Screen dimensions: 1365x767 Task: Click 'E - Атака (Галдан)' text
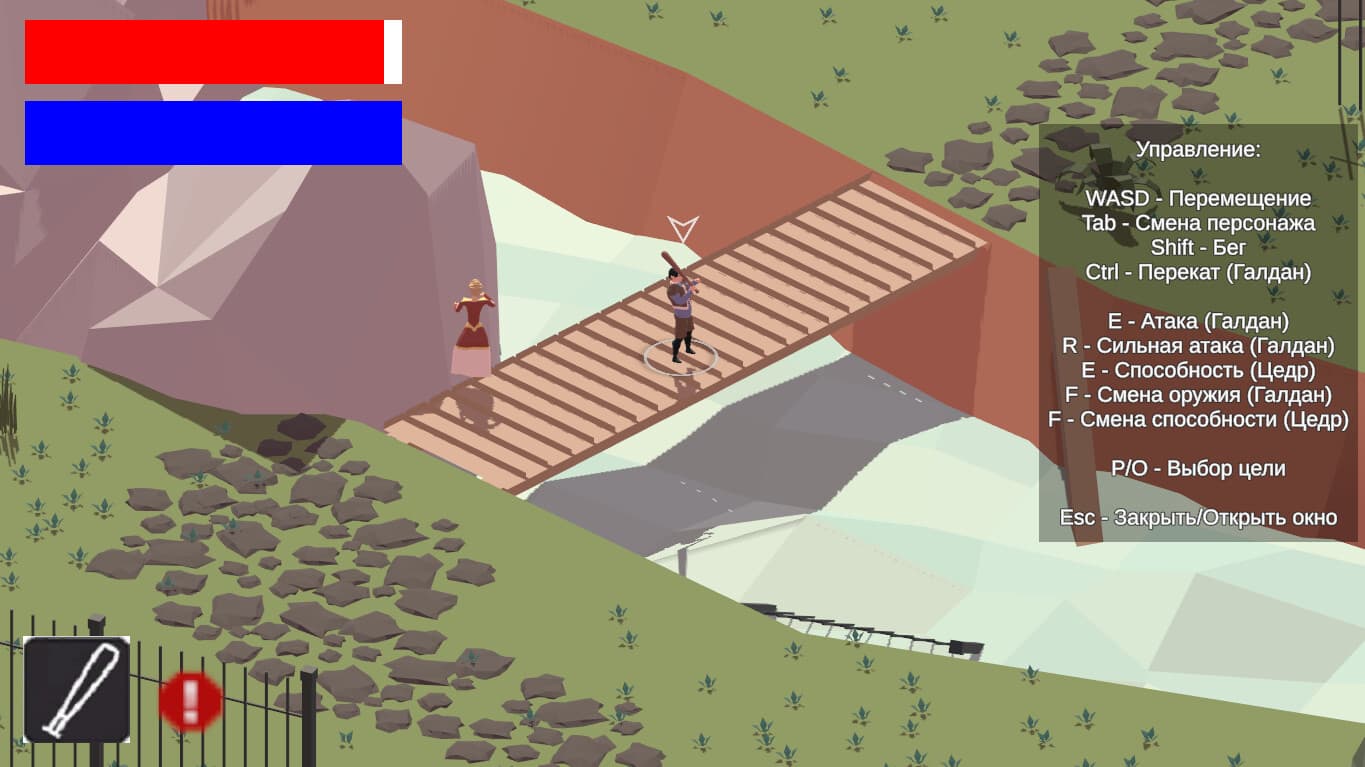point(1199,321)
